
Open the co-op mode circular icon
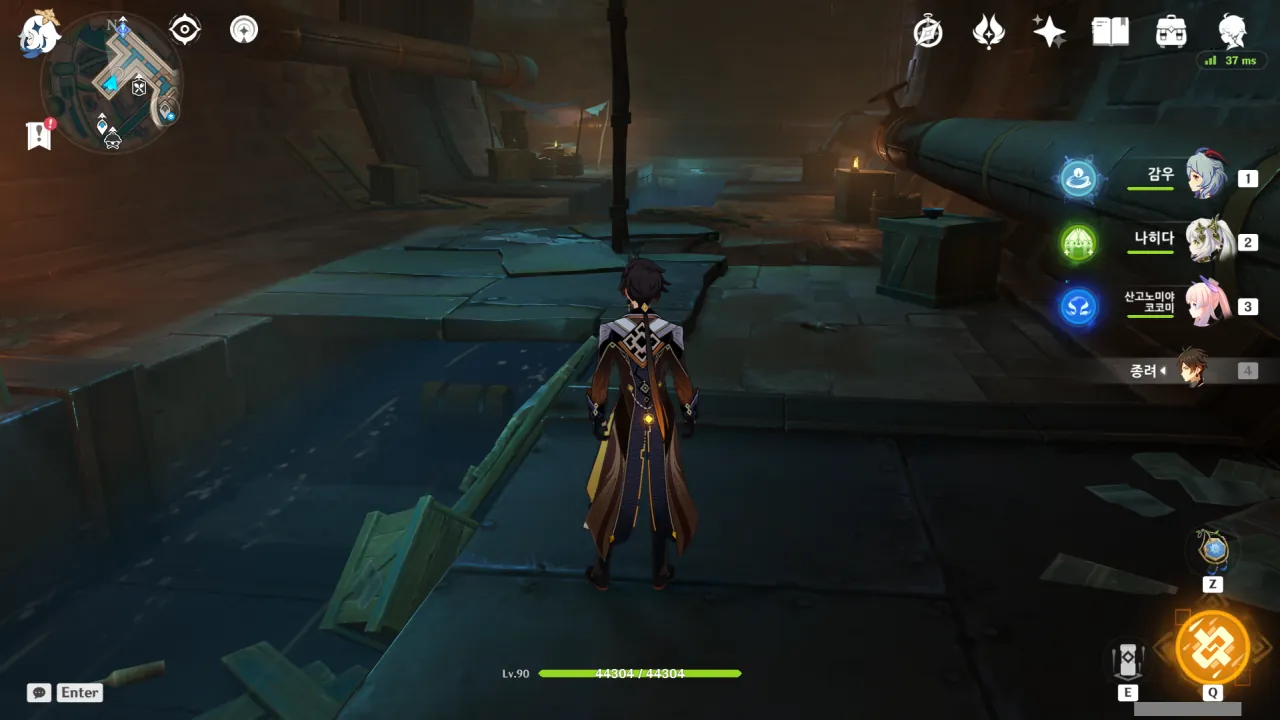[x=243, y=30]
